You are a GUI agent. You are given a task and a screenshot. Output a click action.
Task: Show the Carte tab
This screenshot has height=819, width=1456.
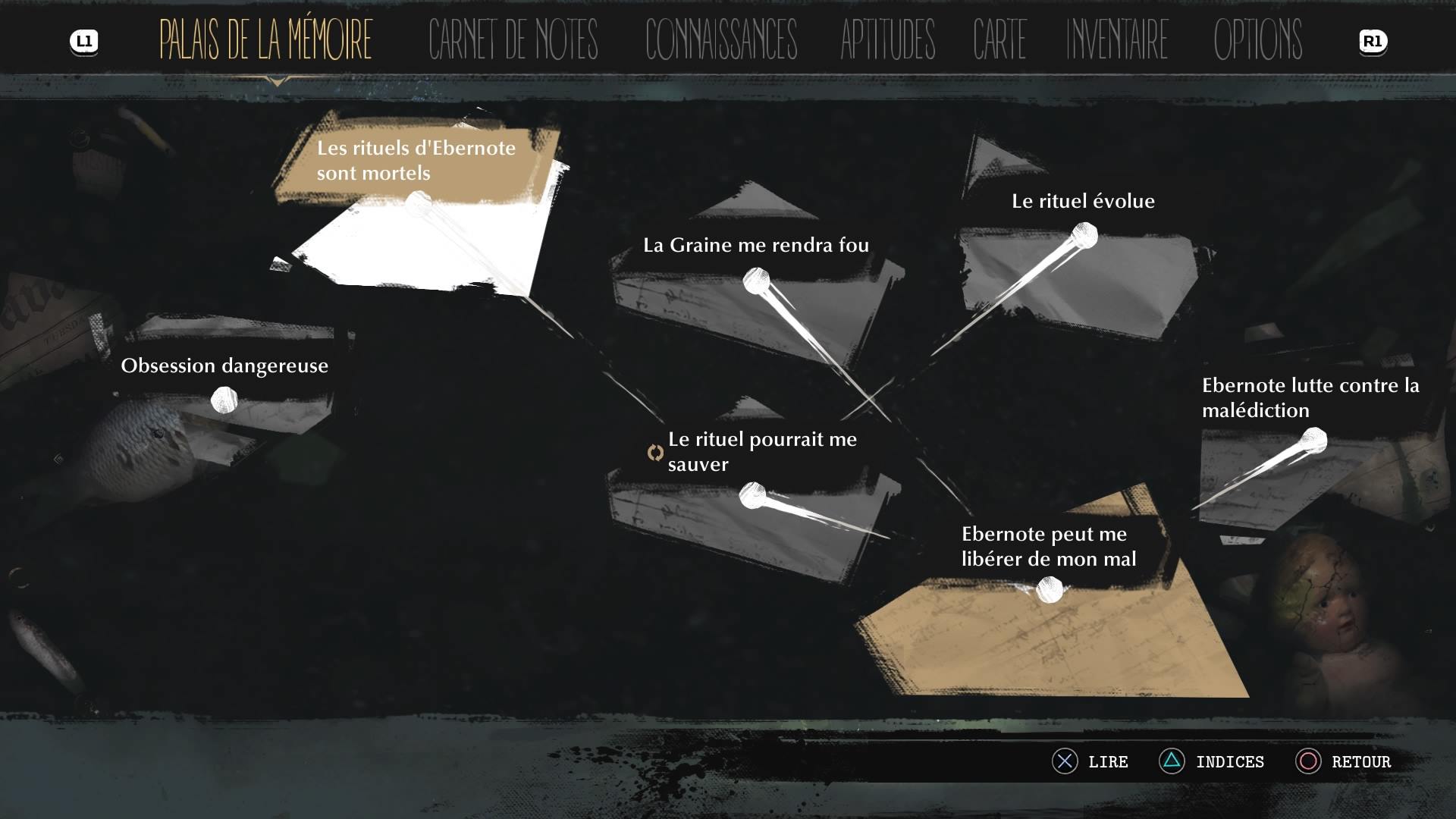(999, 39)
